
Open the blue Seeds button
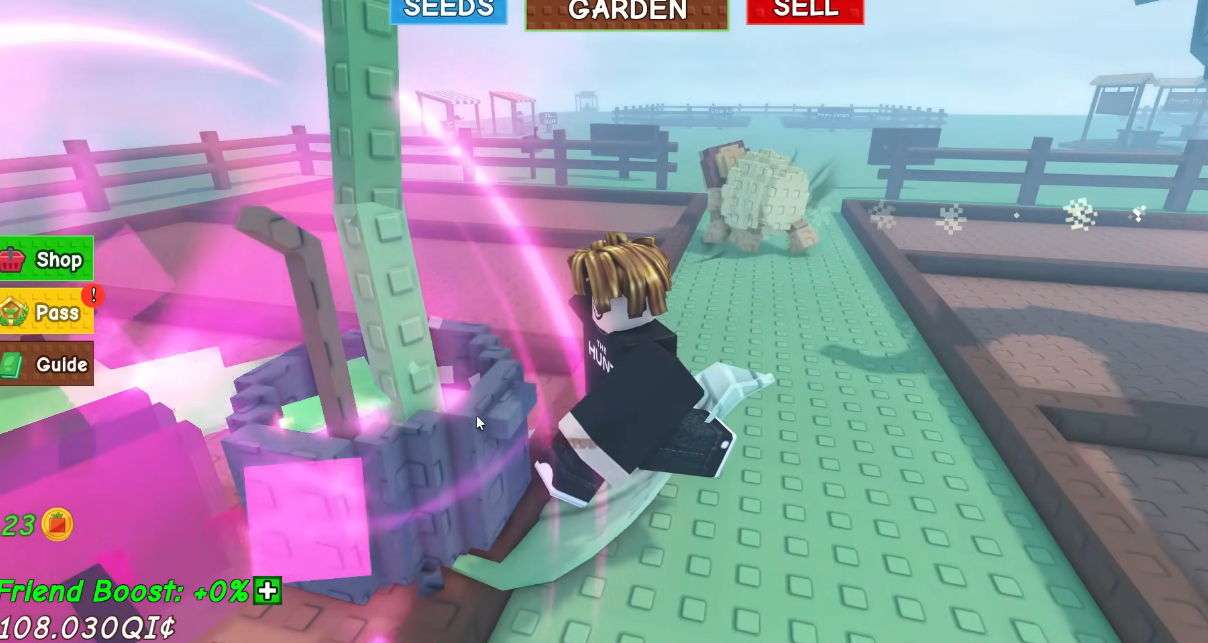click(x=448, y=10)
